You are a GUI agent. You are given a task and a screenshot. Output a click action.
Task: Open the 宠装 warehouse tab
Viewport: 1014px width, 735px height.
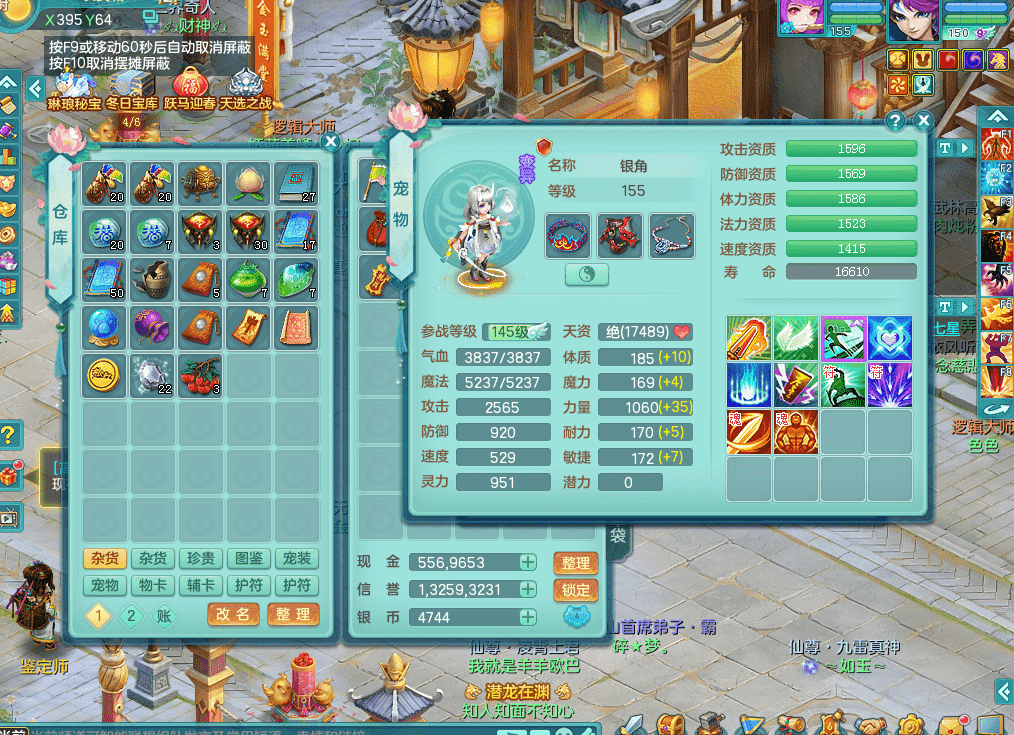(296, 559)
